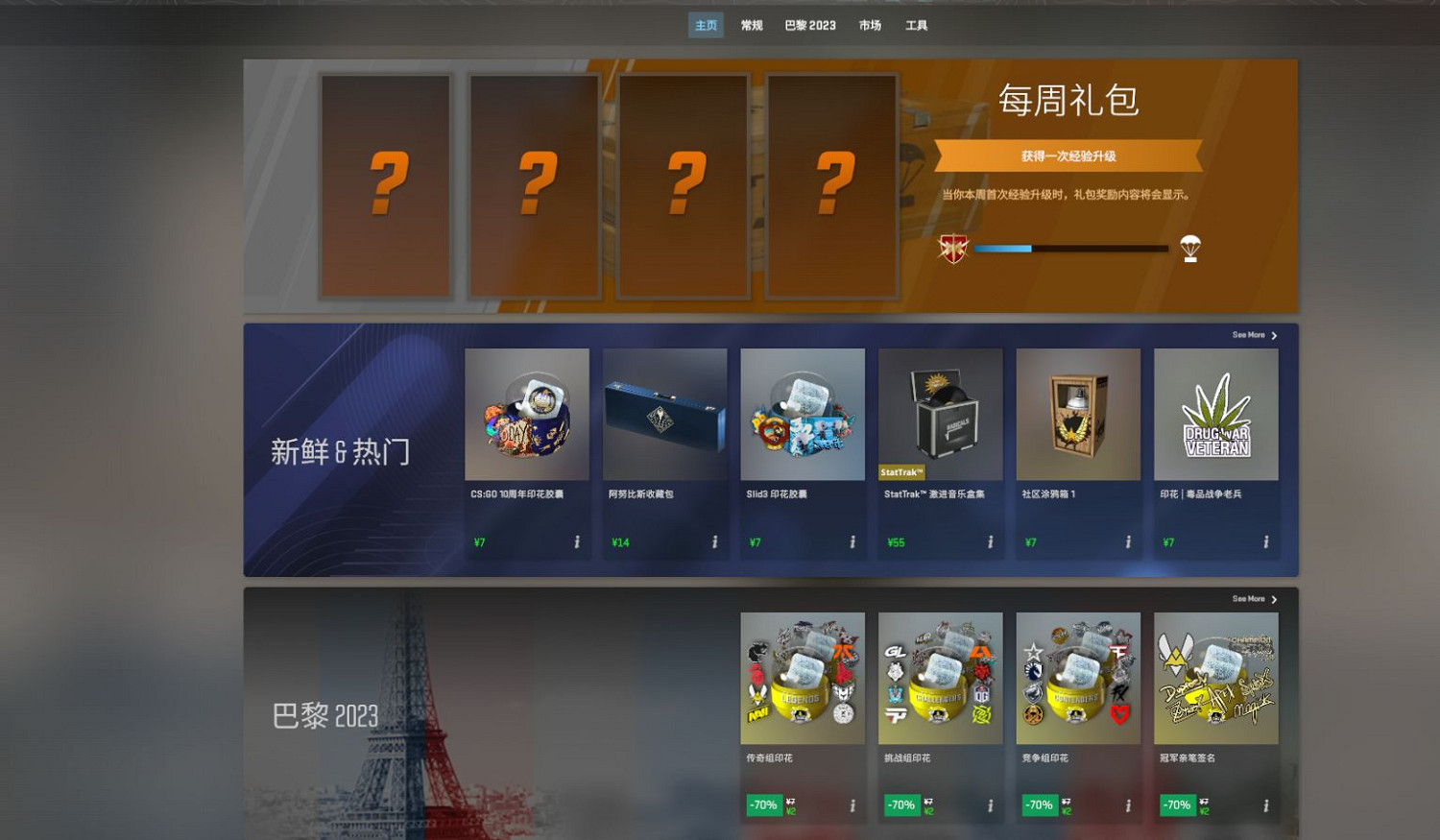Click the info icon on Slid3 印花胶囊 card
Image resolution: width=1440 pixels, height=840 pixels.
click(x=854, y=542)
